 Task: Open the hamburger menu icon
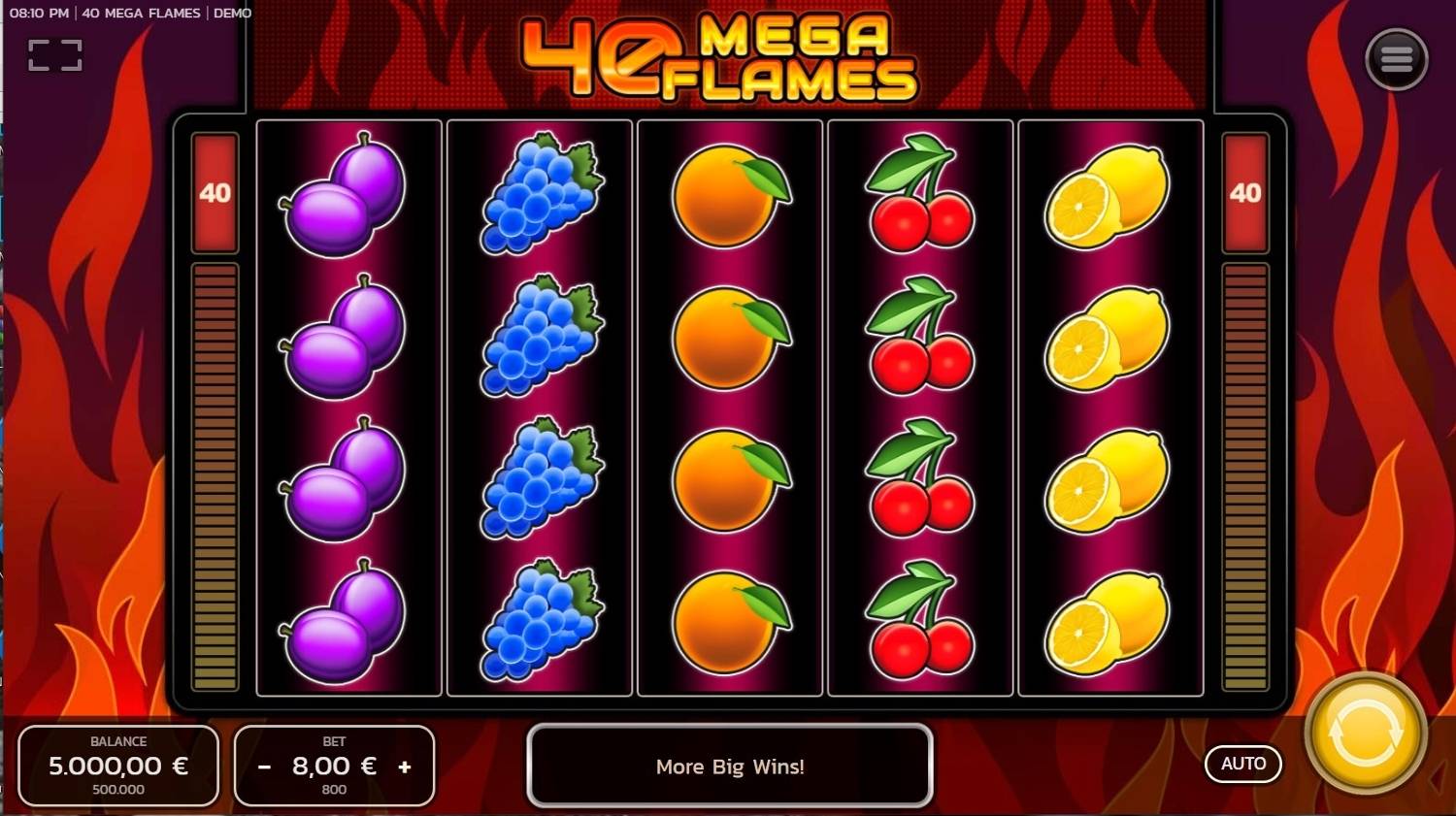[x=1396, y=58]
